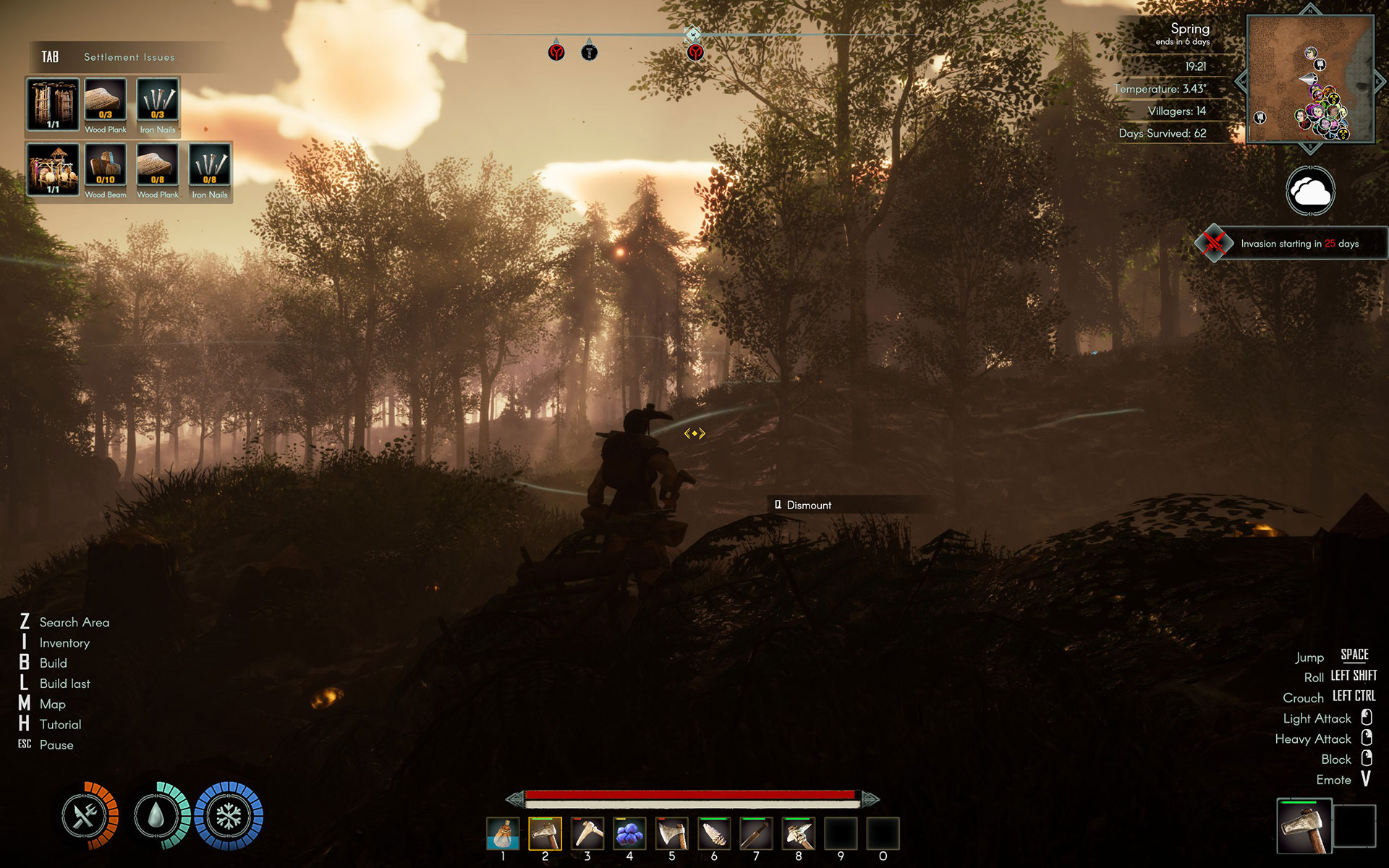The height and width of the screenshot is (868, 1389).
Task: Select the stone tool in hotbar slot 8
Action: click(799, 834)
